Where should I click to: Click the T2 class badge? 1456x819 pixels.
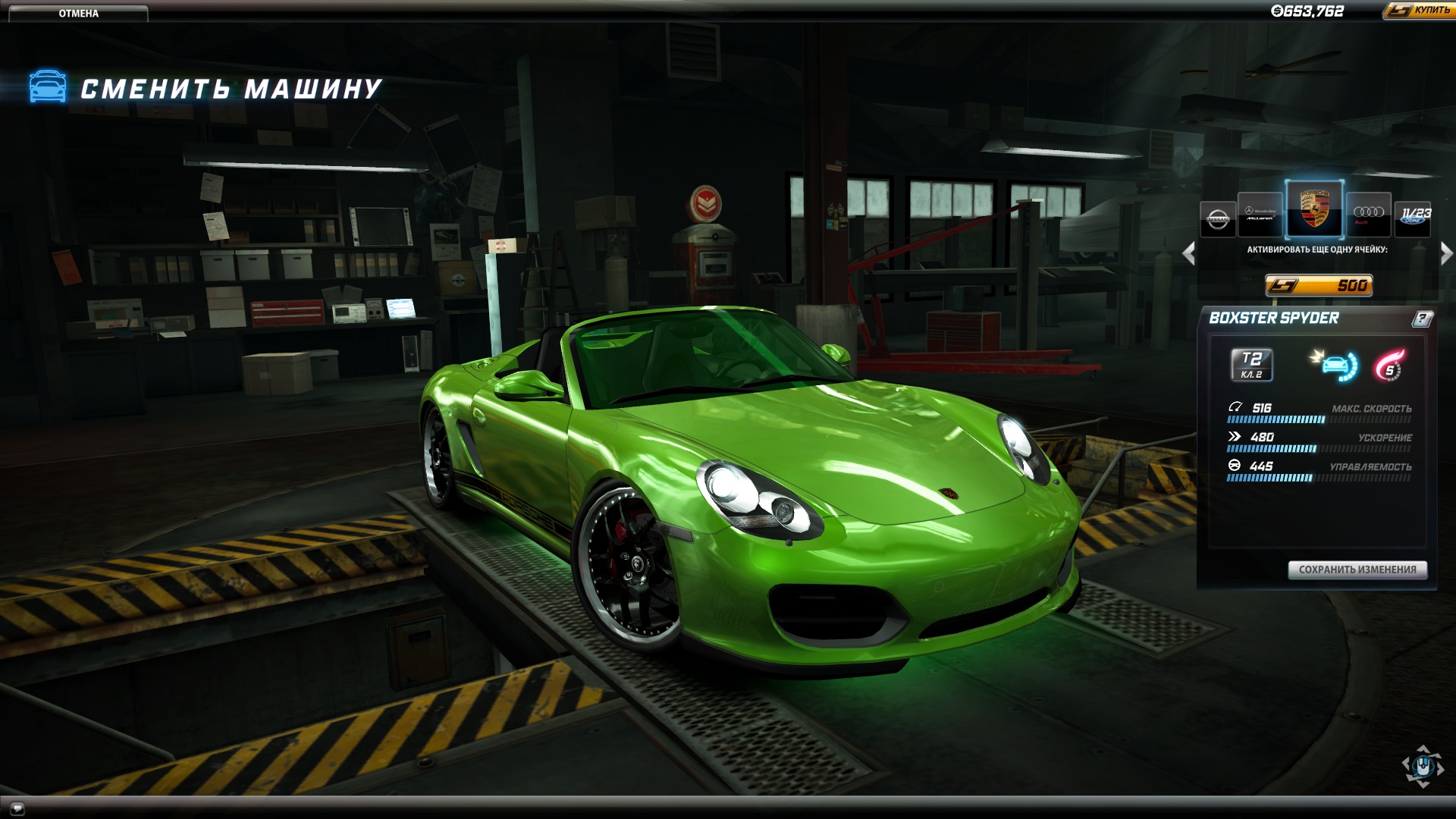click(1251, 365)
